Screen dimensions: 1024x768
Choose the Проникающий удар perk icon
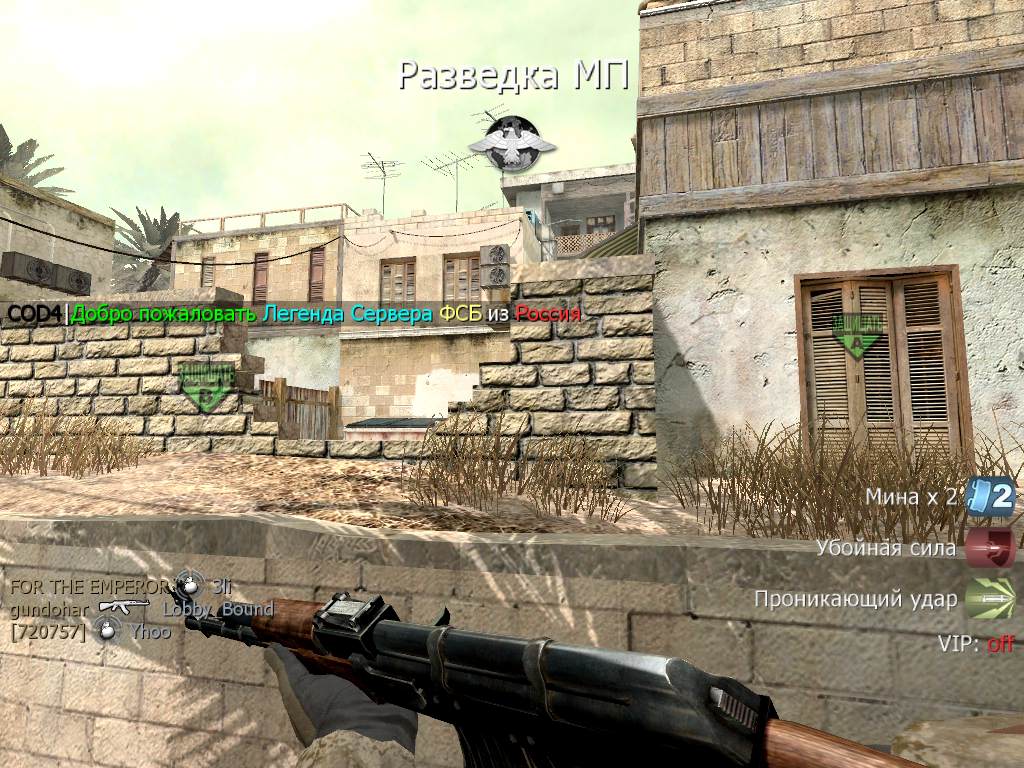990,599
